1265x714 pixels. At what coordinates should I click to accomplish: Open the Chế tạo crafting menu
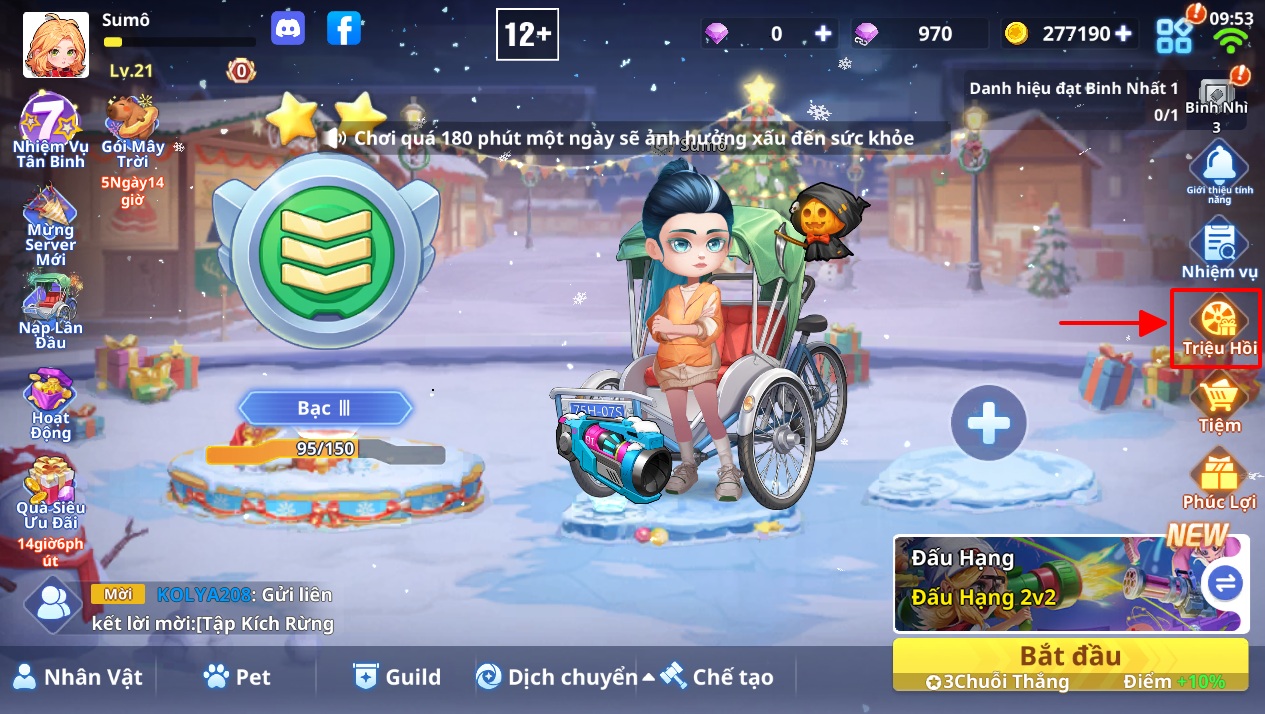[x=717, y=677]
